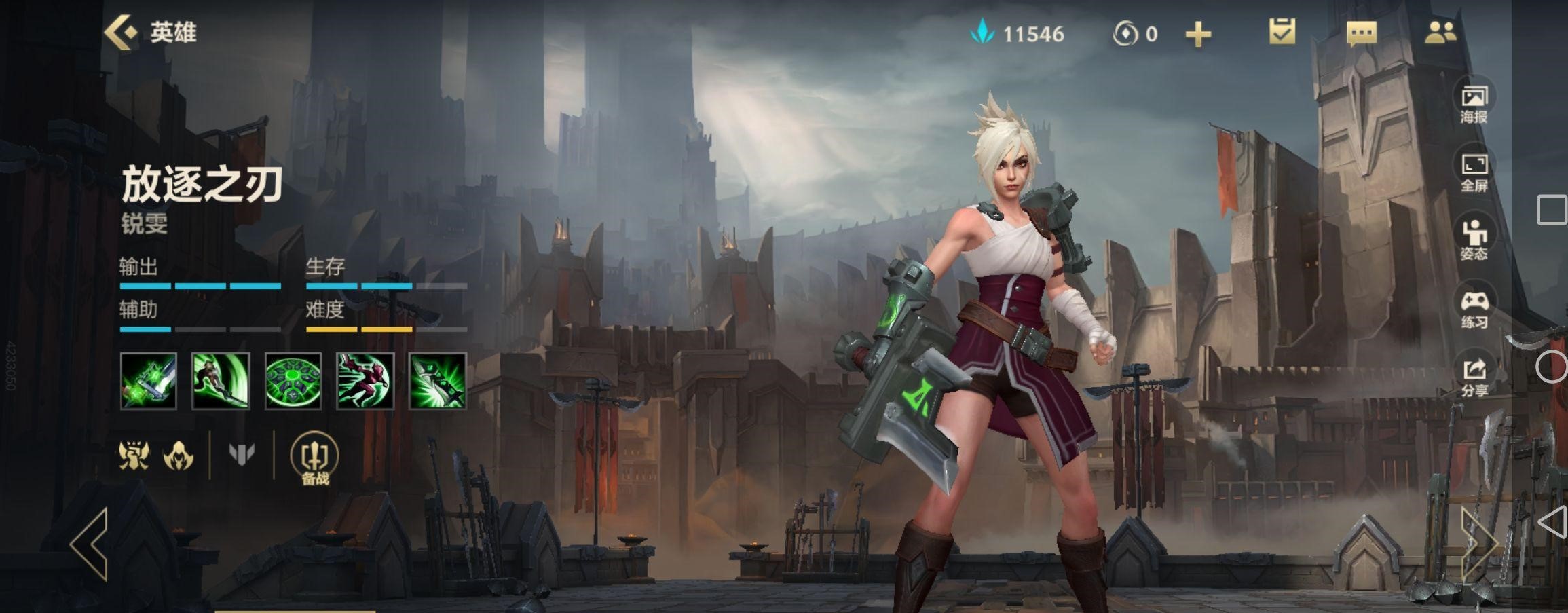Select Riven's passive sword ability icon

[149, 381]
